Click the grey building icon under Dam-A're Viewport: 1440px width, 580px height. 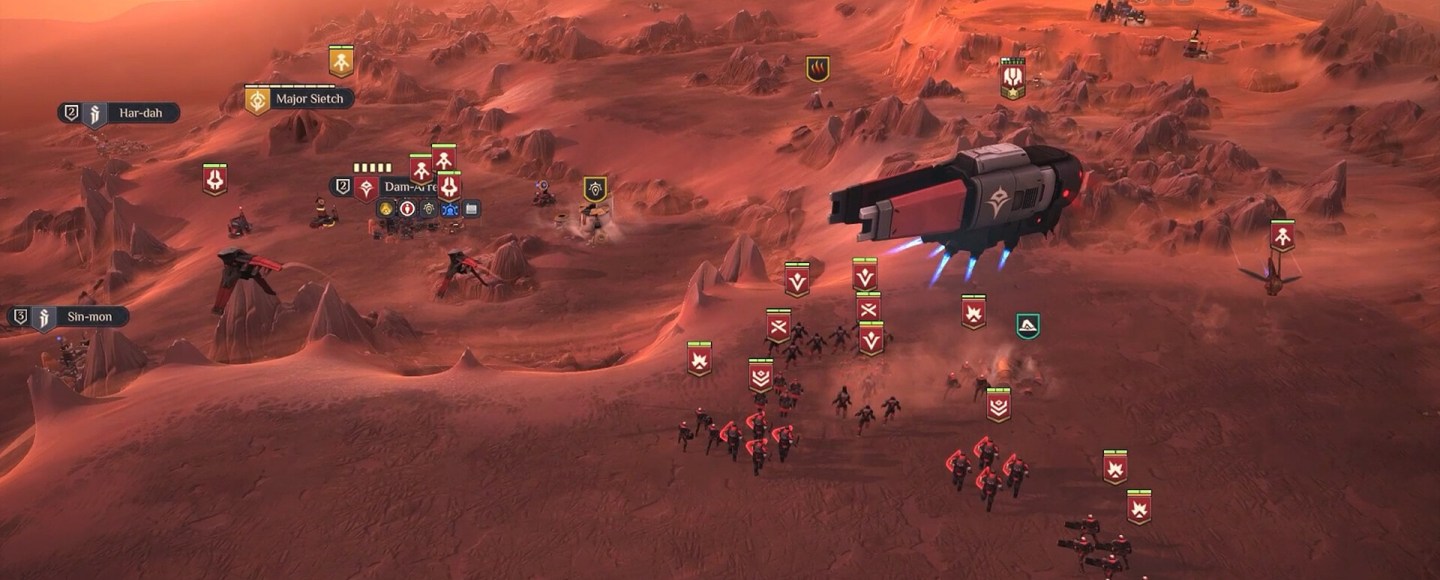[472, 209]
